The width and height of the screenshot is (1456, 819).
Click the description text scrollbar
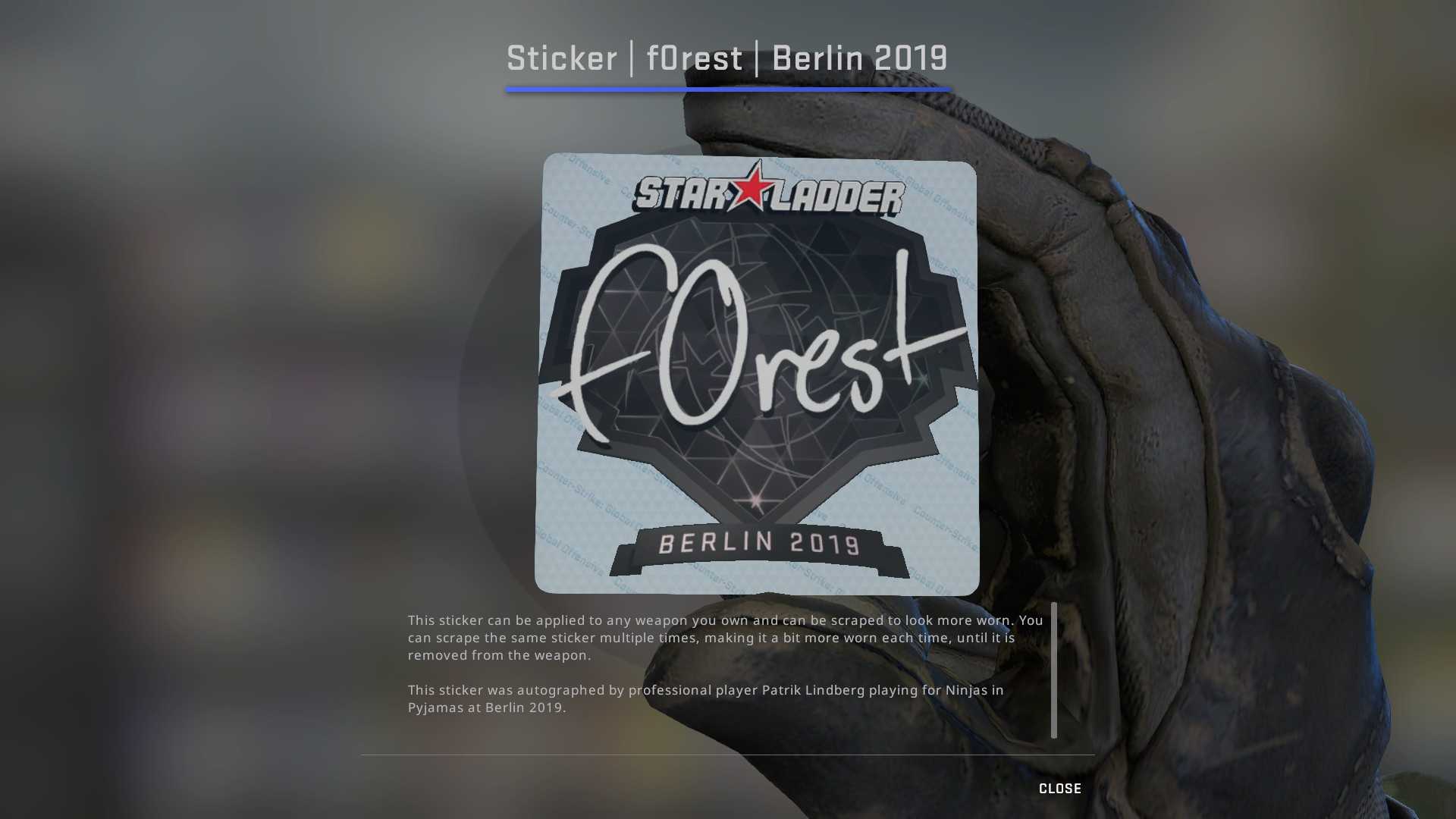click(x=1053, y=670)
